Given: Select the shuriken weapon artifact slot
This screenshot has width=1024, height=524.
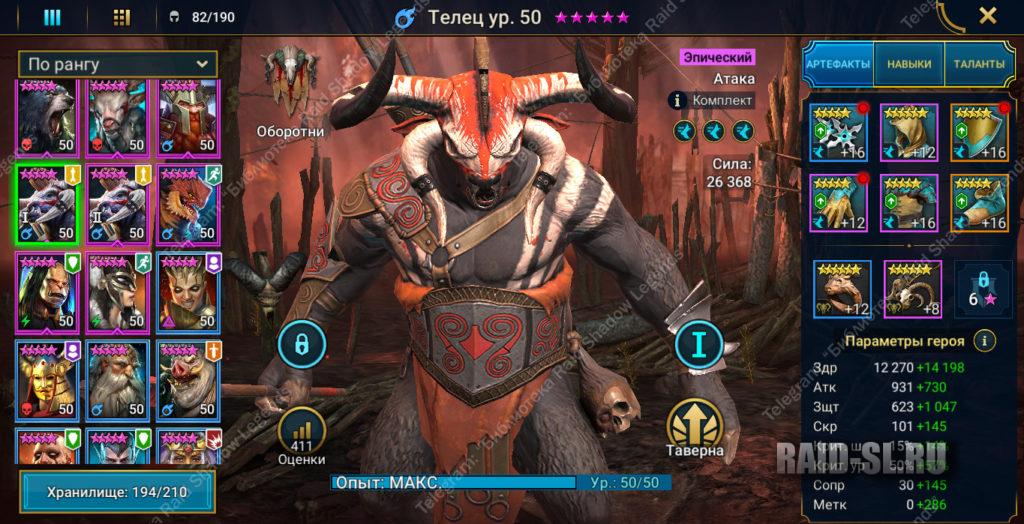Looking at the screenshot, I should click(x=838, y=132).
